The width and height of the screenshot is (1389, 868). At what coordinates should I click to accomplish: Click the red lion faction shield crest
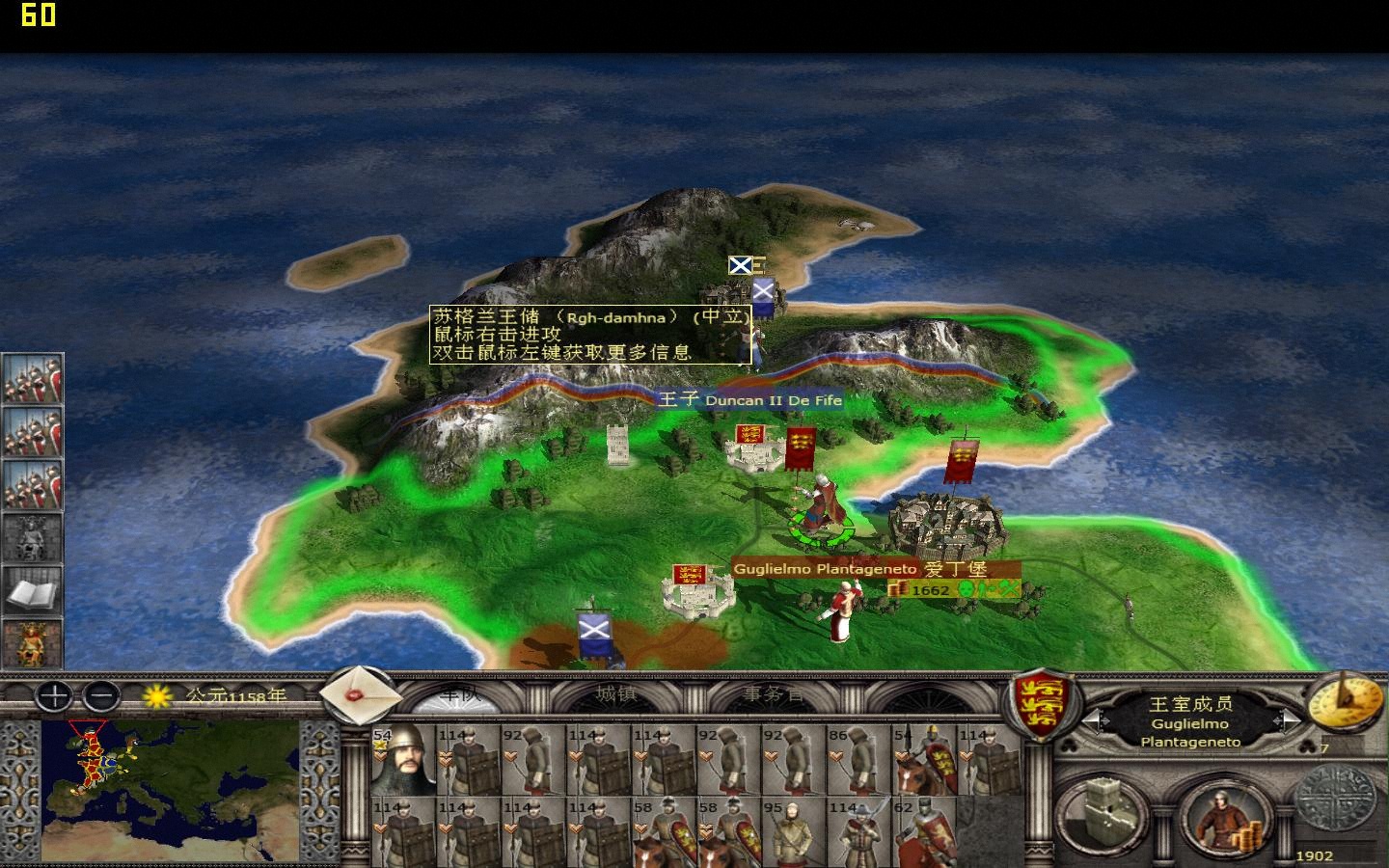(1044, 704)
